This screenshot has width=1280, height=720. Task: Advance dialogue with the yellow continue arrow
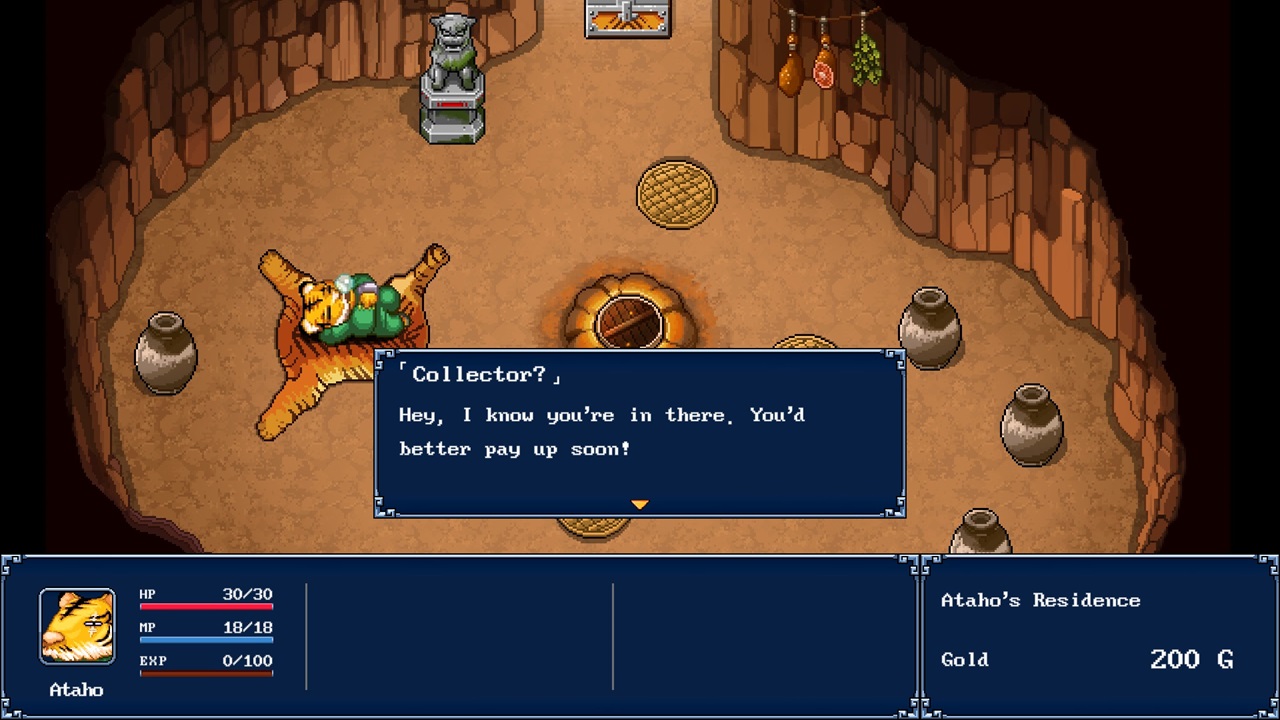pos(639,504)
